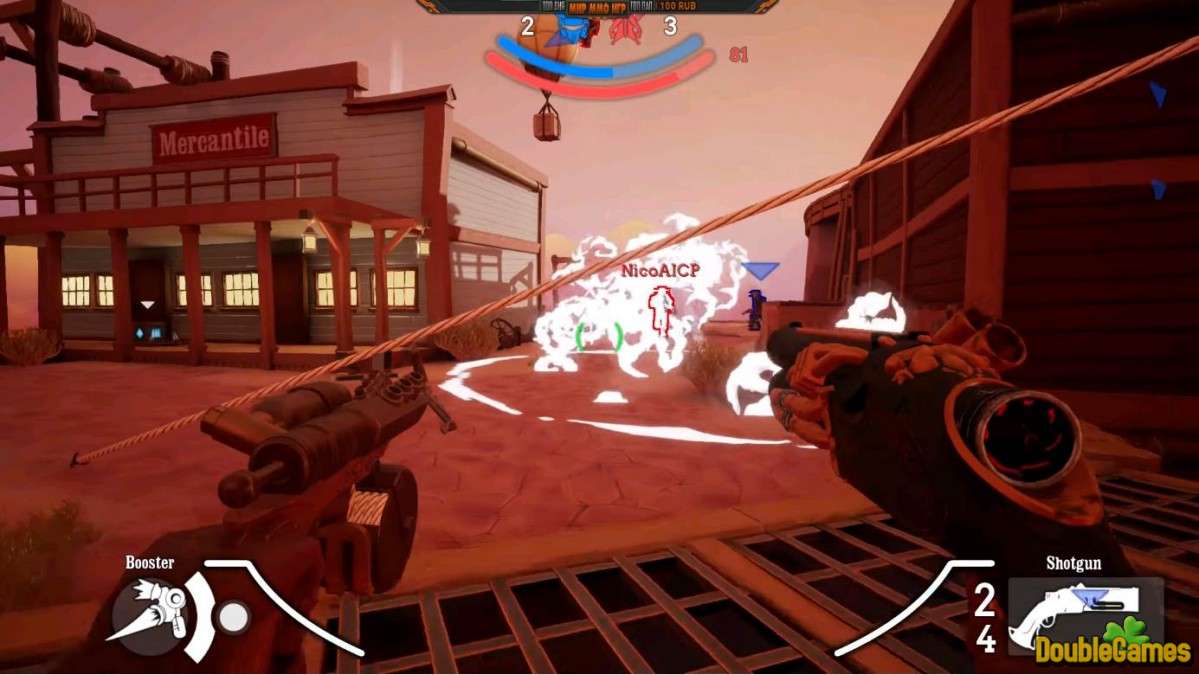Open the DoubleGames watermark logo
This screenshot has width=1199, height=675.
tap(1112, 646)
